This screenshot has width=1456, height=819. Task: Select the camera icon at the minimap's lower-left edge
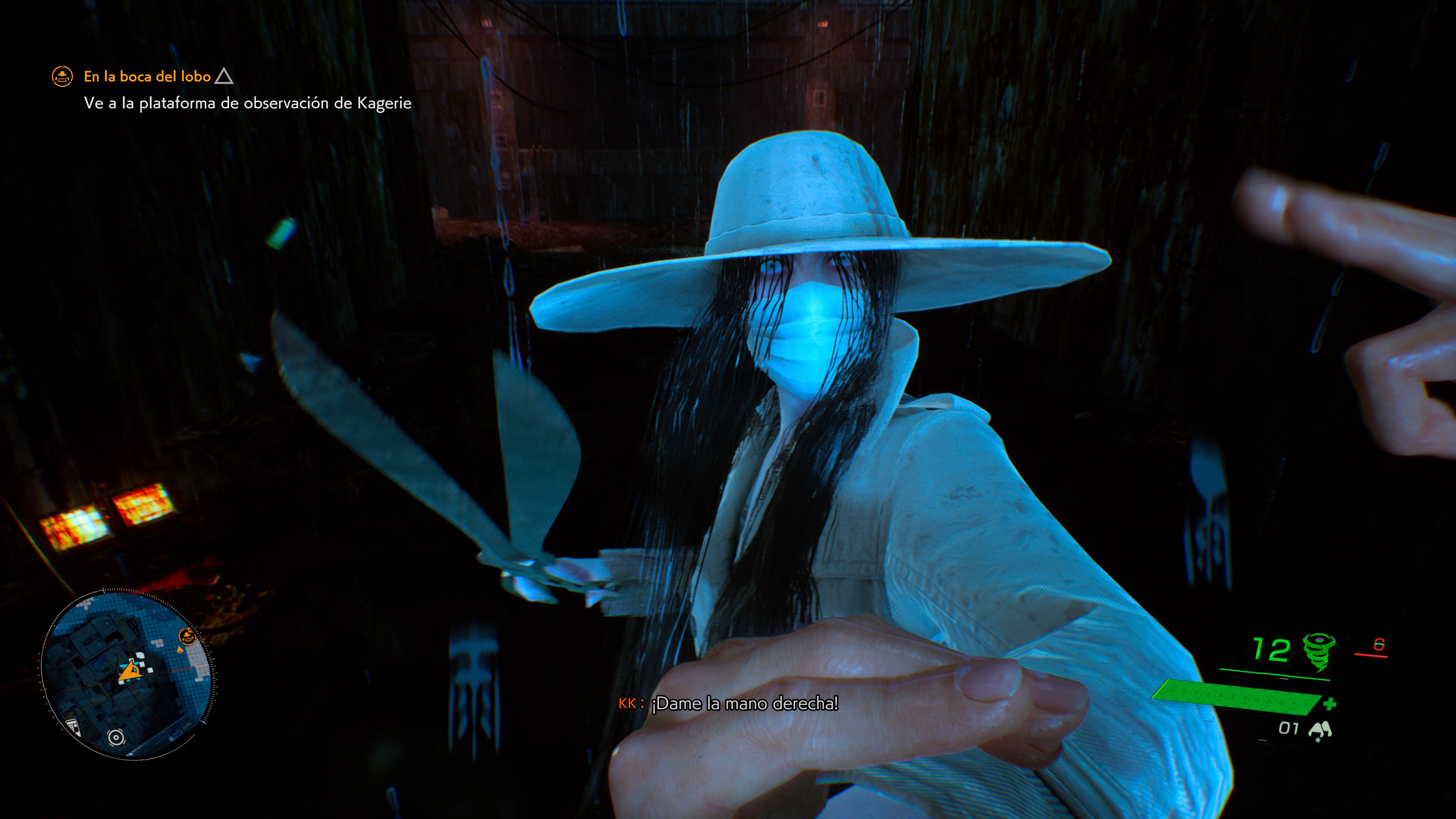pyautogui.click(x=73, y=728)
